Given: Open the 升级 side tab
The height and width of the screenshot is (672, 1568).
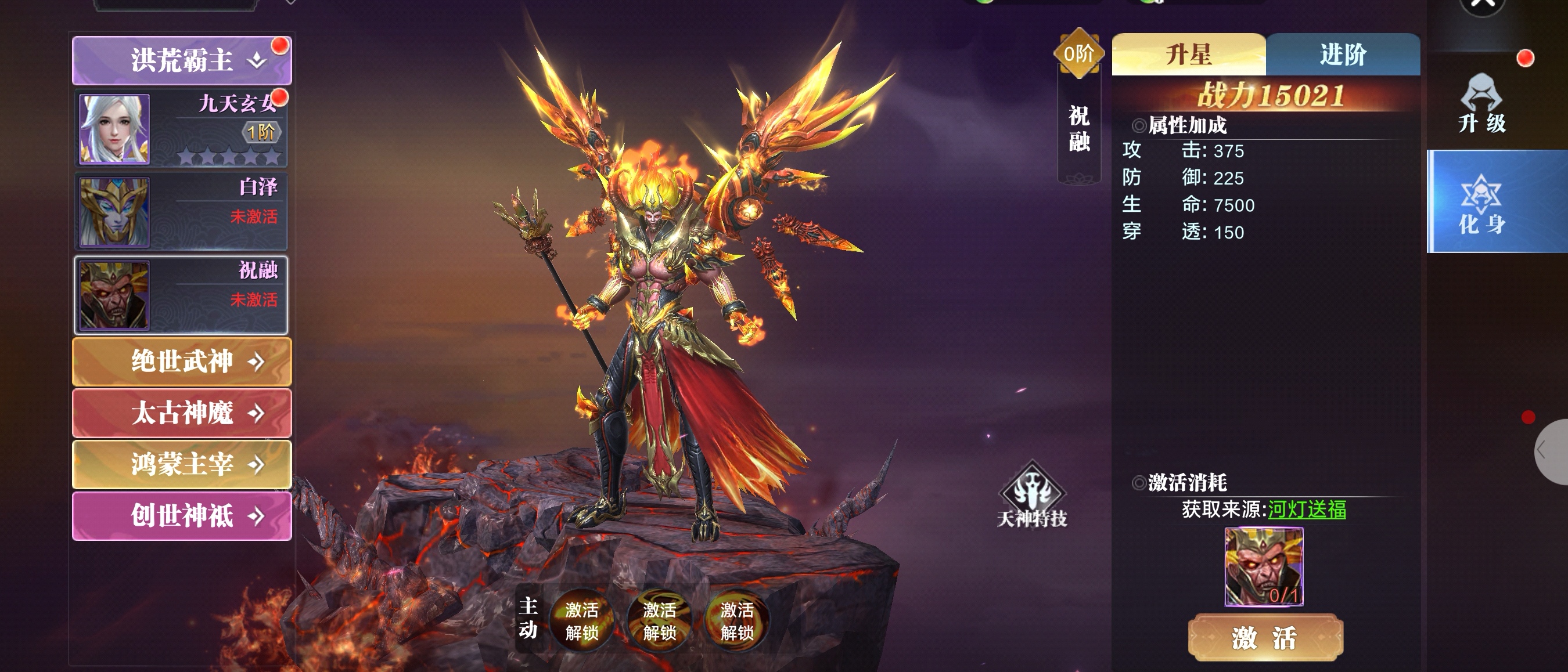Looking at the screenshot, I should [1481, 103].
